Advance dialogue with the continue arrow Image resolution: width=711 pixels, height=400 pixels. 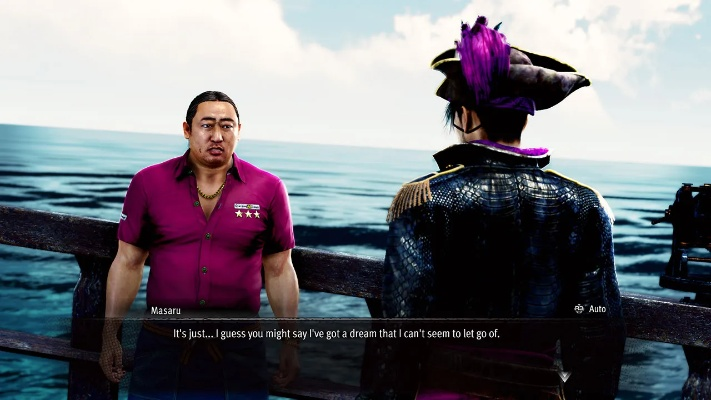point(564,377)
